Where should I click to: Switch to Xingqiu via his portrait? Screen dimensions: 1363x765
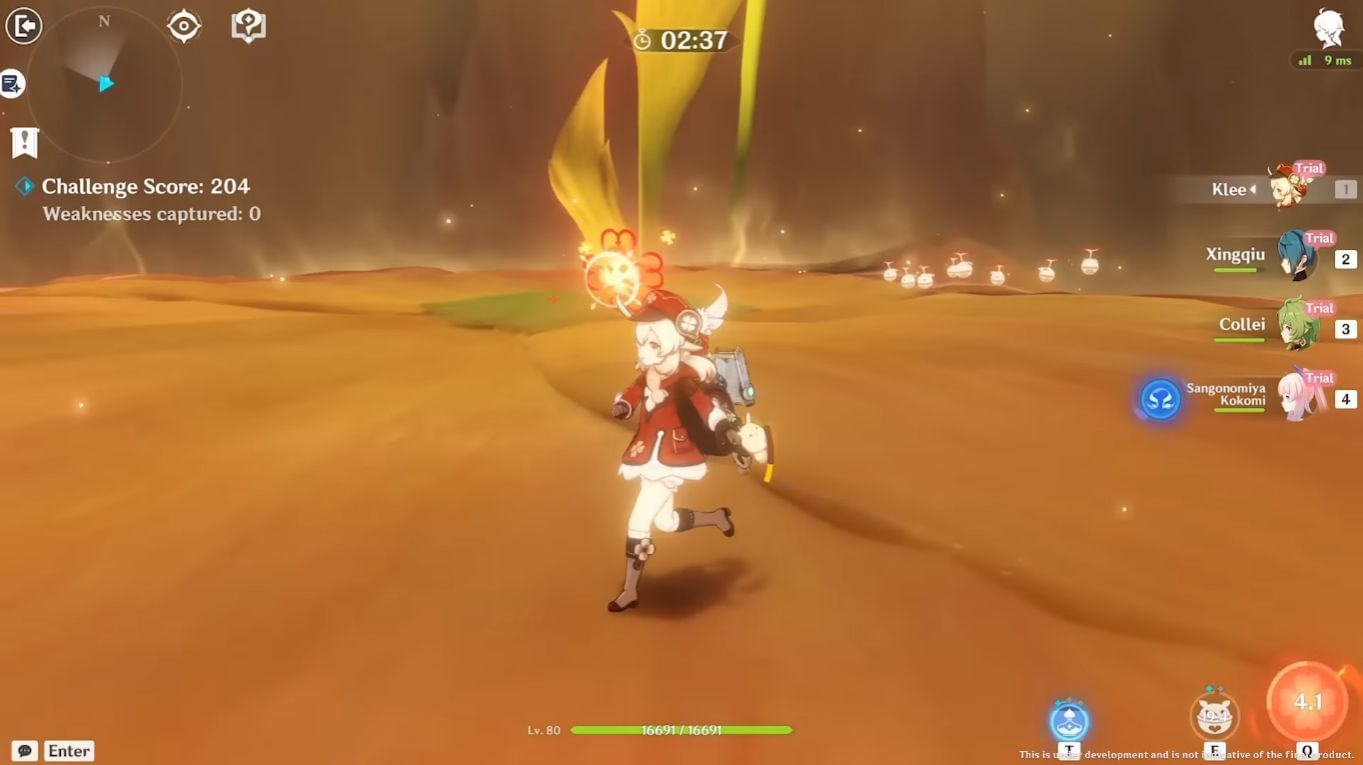[x=1295, y=254]
